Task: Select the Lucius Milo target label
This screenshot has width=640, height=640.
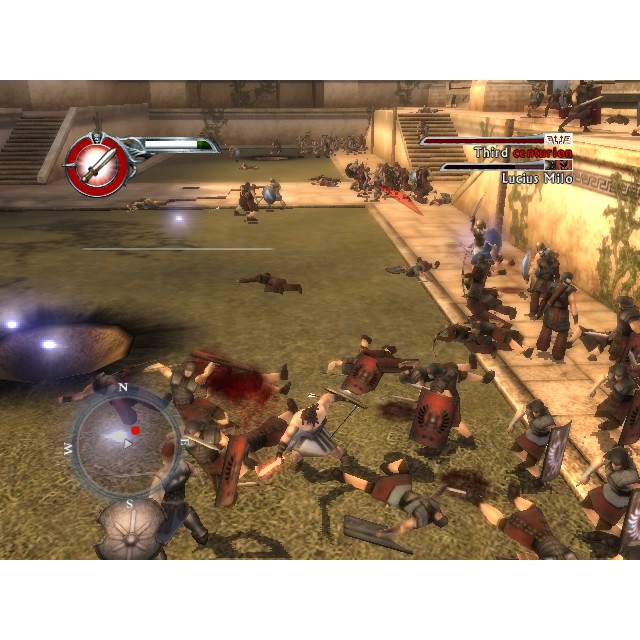Action: 535,177
